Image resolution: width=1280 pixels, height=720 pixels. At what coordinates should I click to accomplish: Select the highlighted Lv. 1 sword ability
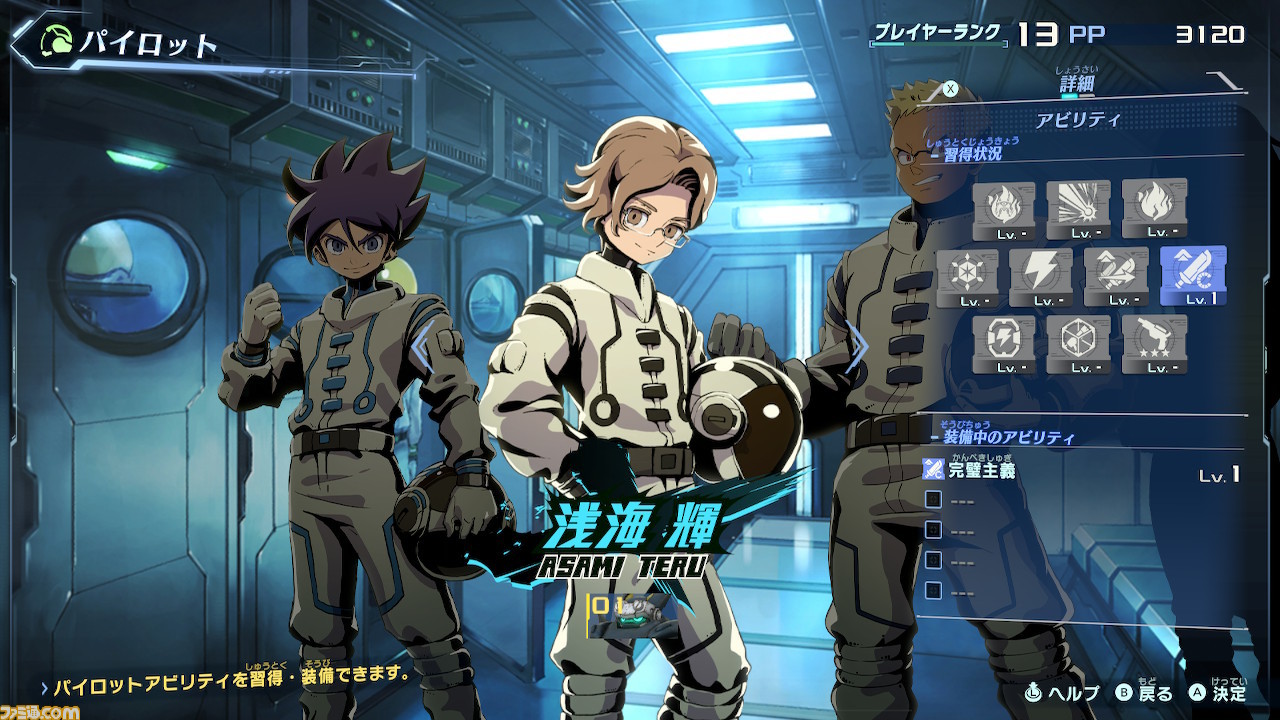(x=1192, y=275)
